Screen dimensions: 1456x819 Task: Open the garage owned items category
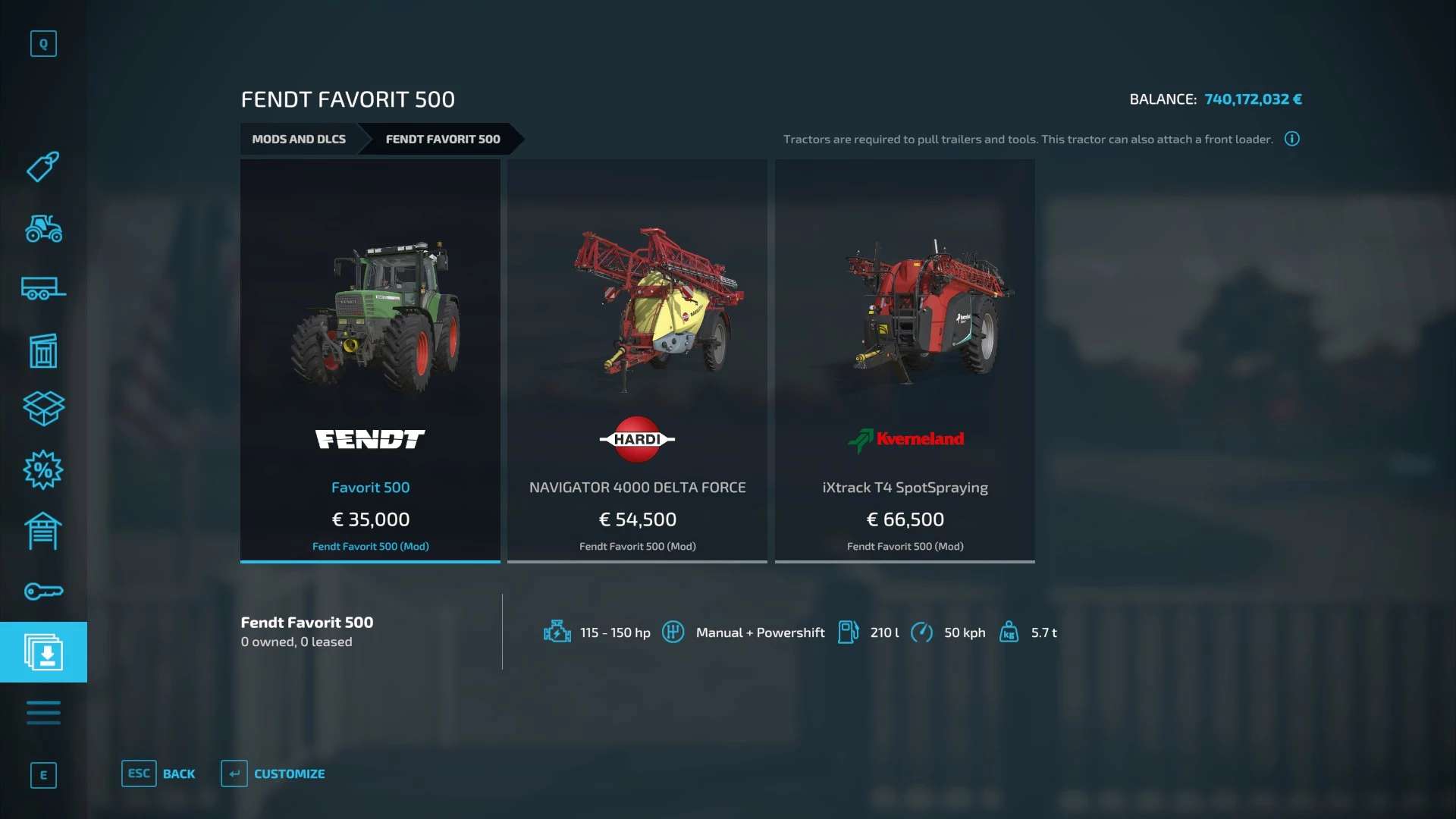pyautogui.click(x=43, y=531)
